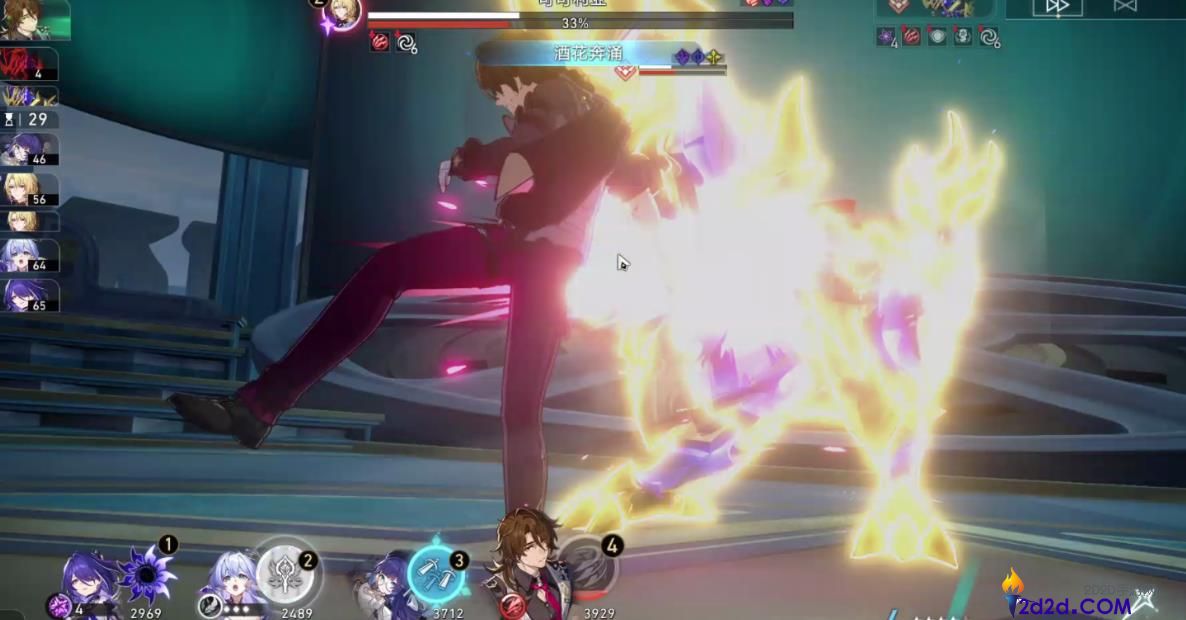Select the red enemy turn-order entry marked 4

[28, 65]
